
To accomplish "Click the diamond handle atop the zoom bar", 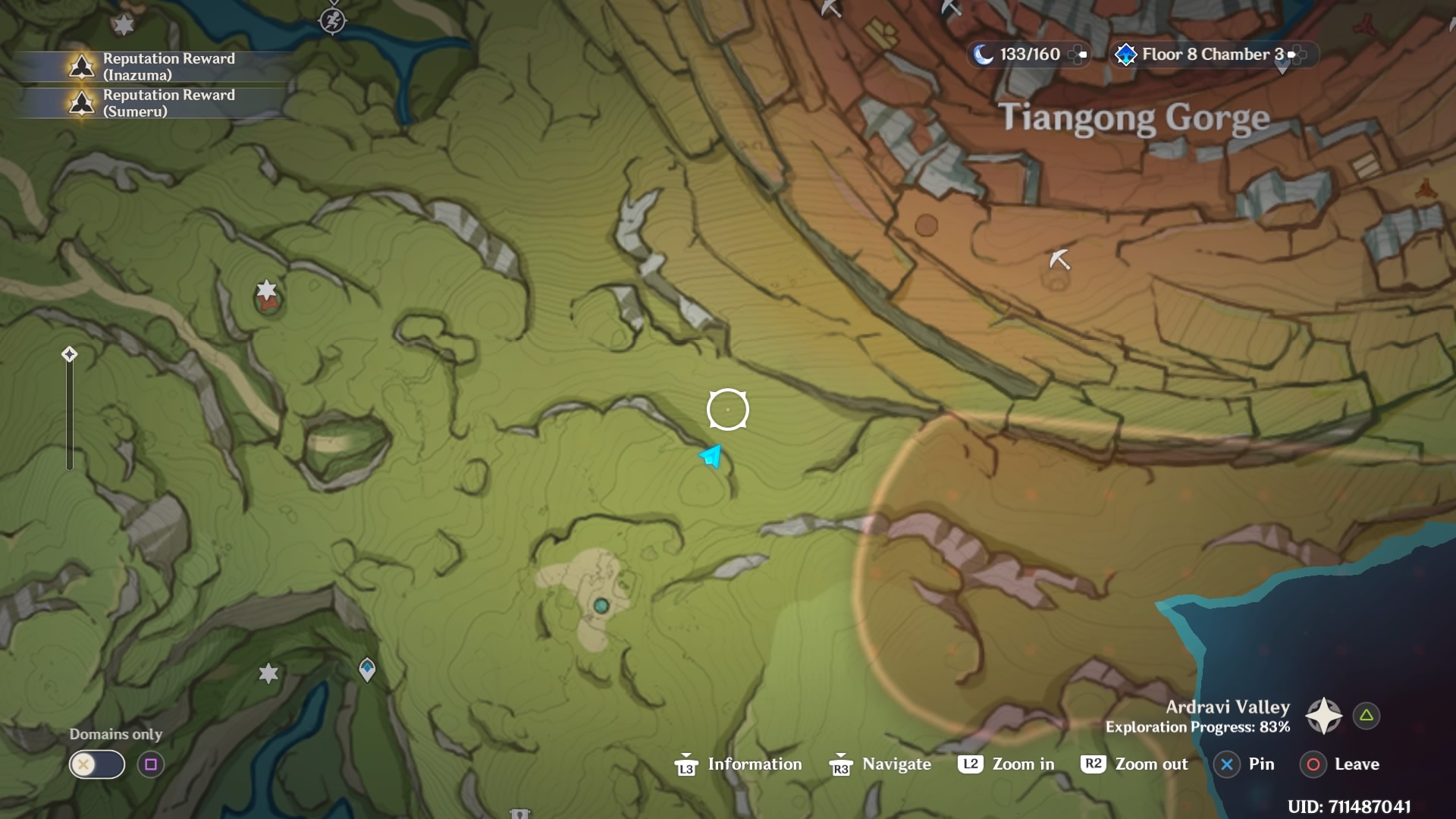I will point(69,353).
